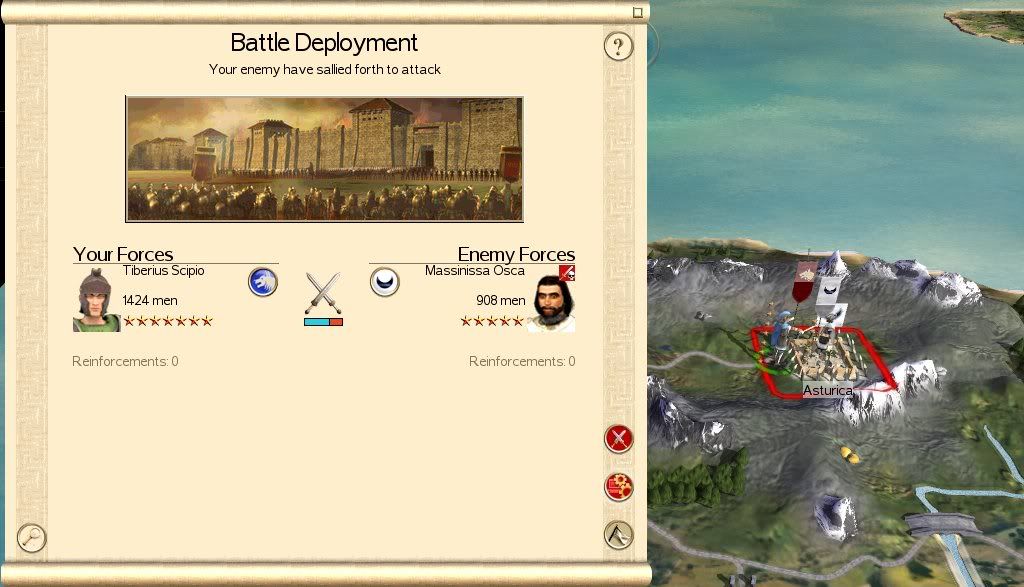Open the help question mark button
Image resolution: width=1024 pixels, height=587 pixels.
coord(619,46)
